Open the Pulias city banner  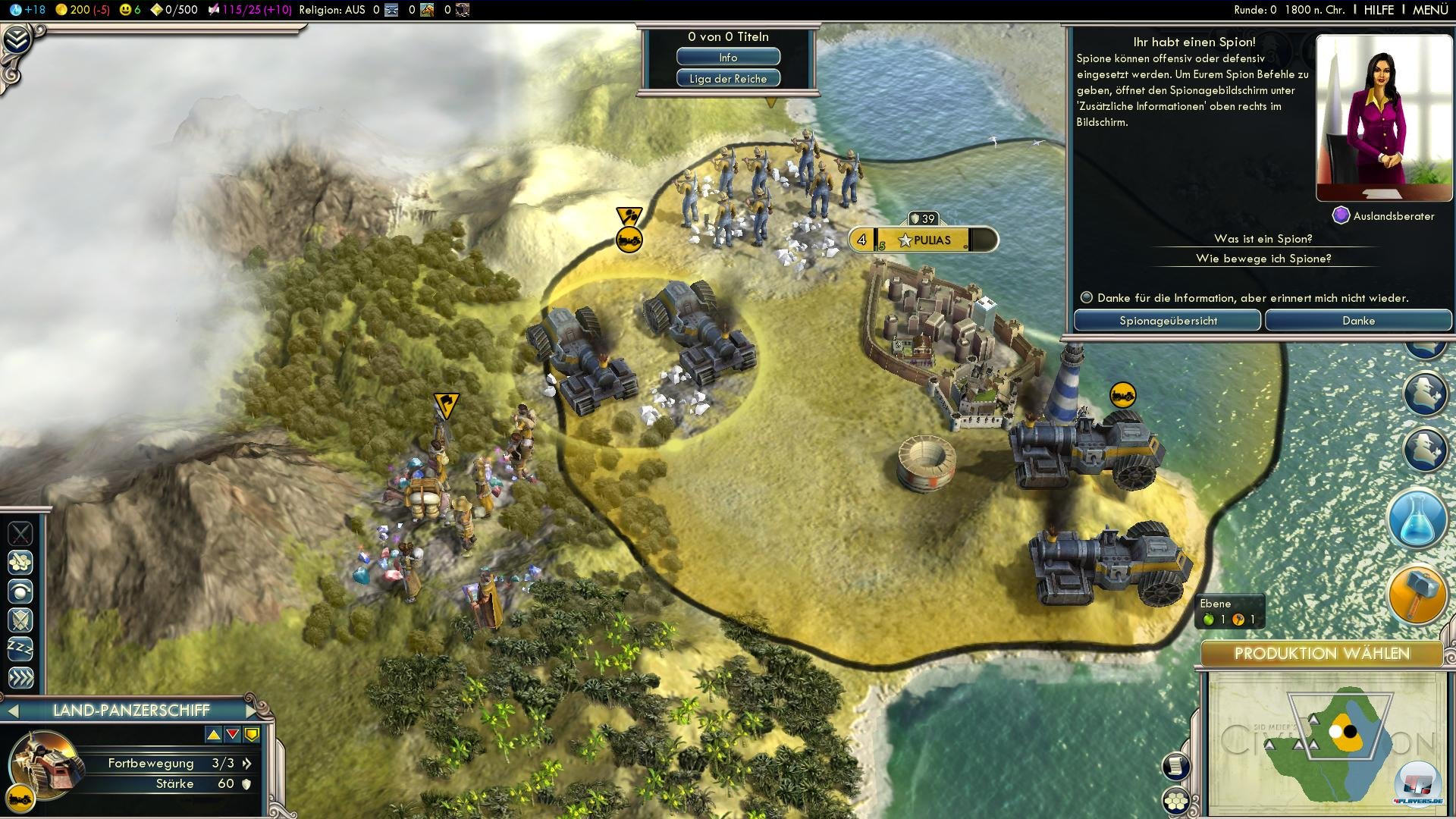point(931,240)
